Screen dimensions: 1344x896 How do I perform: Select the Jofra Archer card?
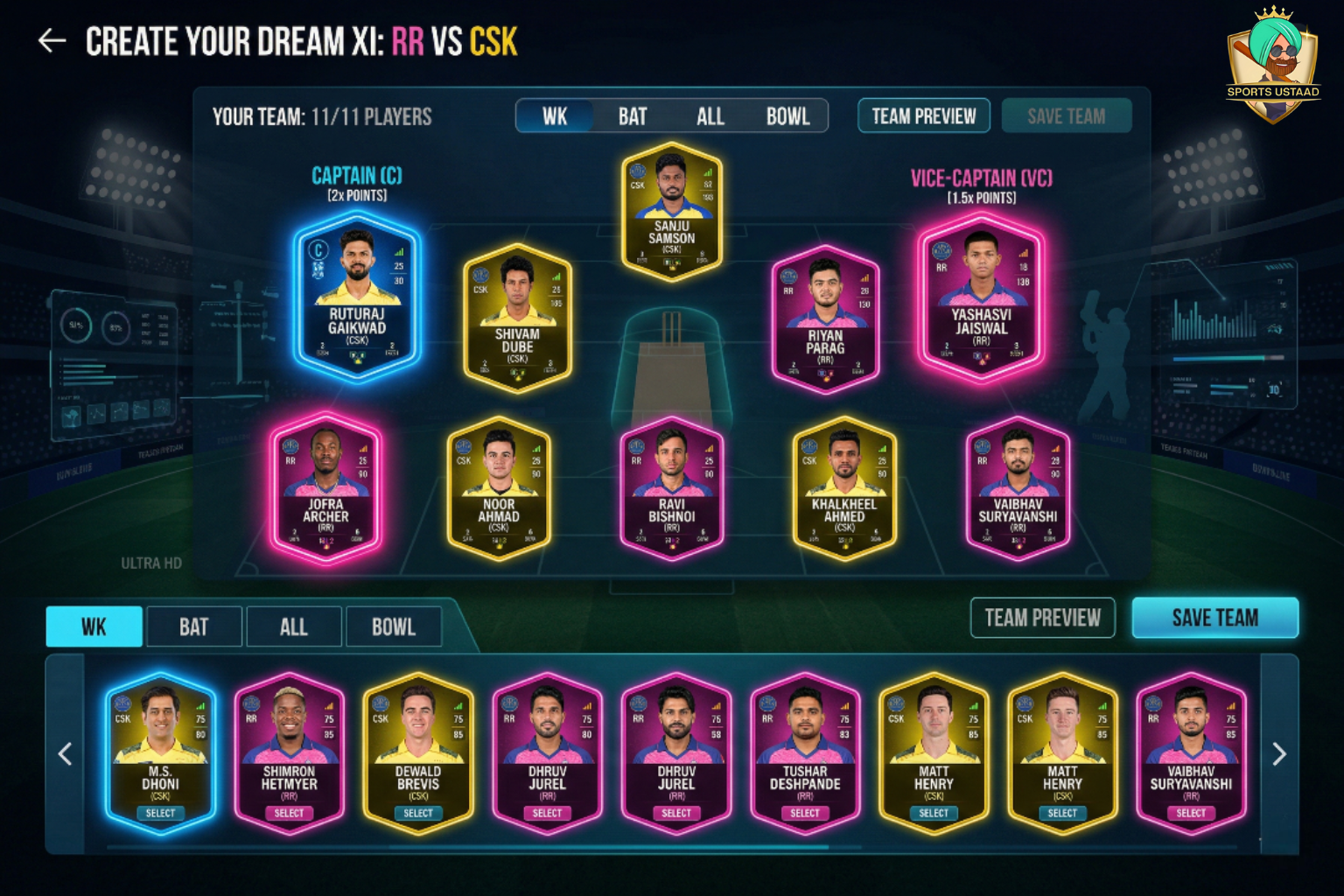325,486
